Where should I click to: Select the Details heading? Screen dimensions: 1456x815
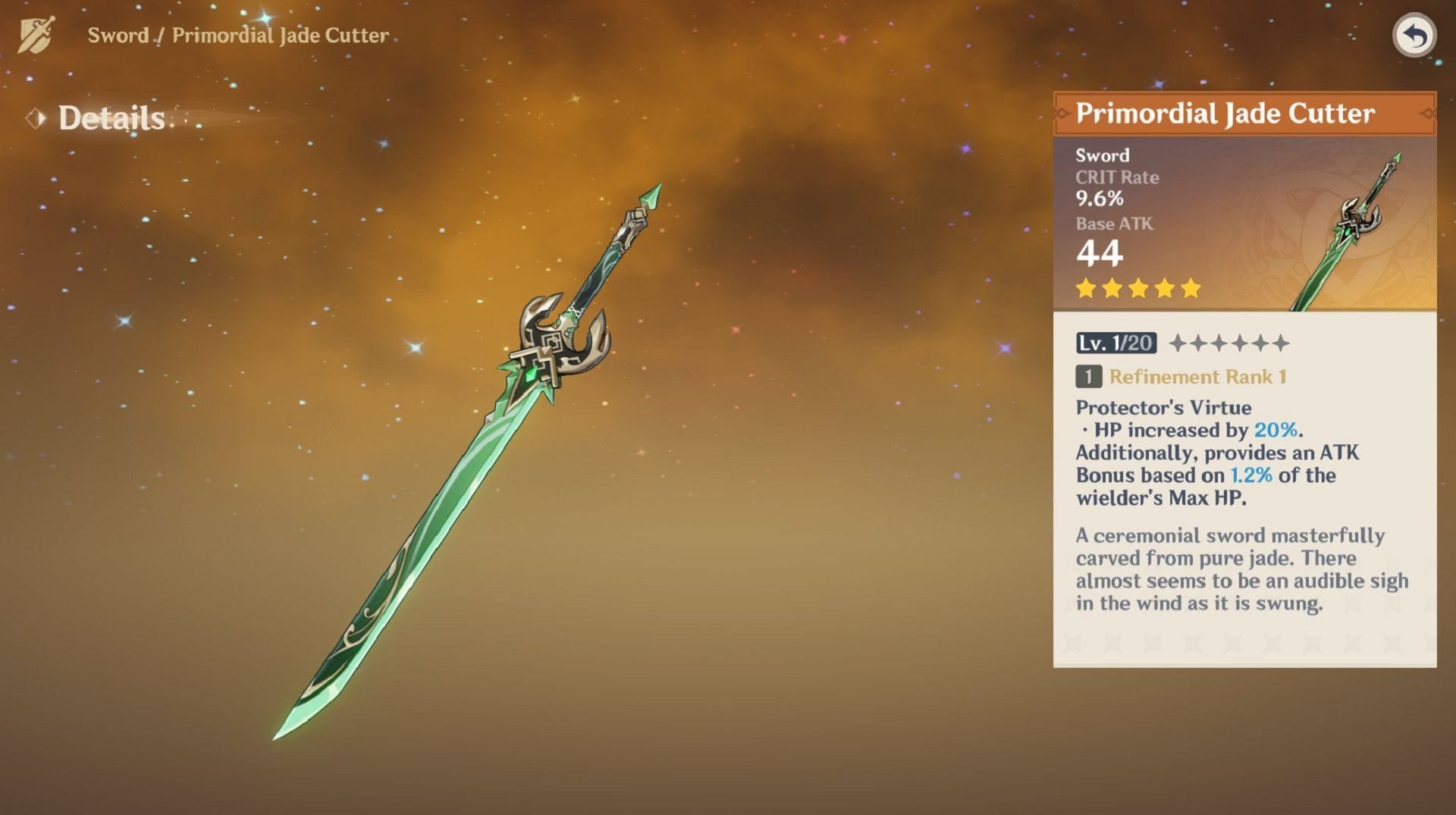pyautogui.click(x=111, y=118)
